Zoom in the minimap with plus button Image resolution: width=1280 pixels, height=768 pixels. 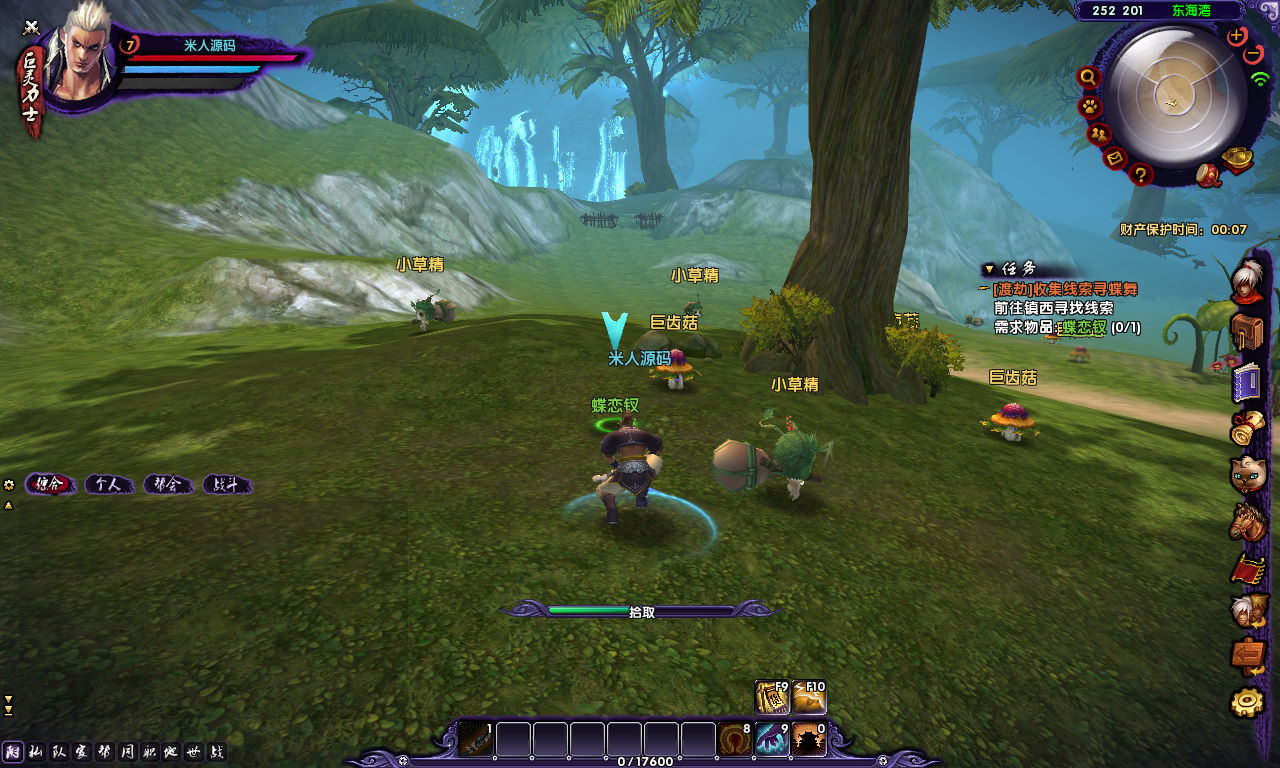pyautogui.click(x=1237, y=36)
